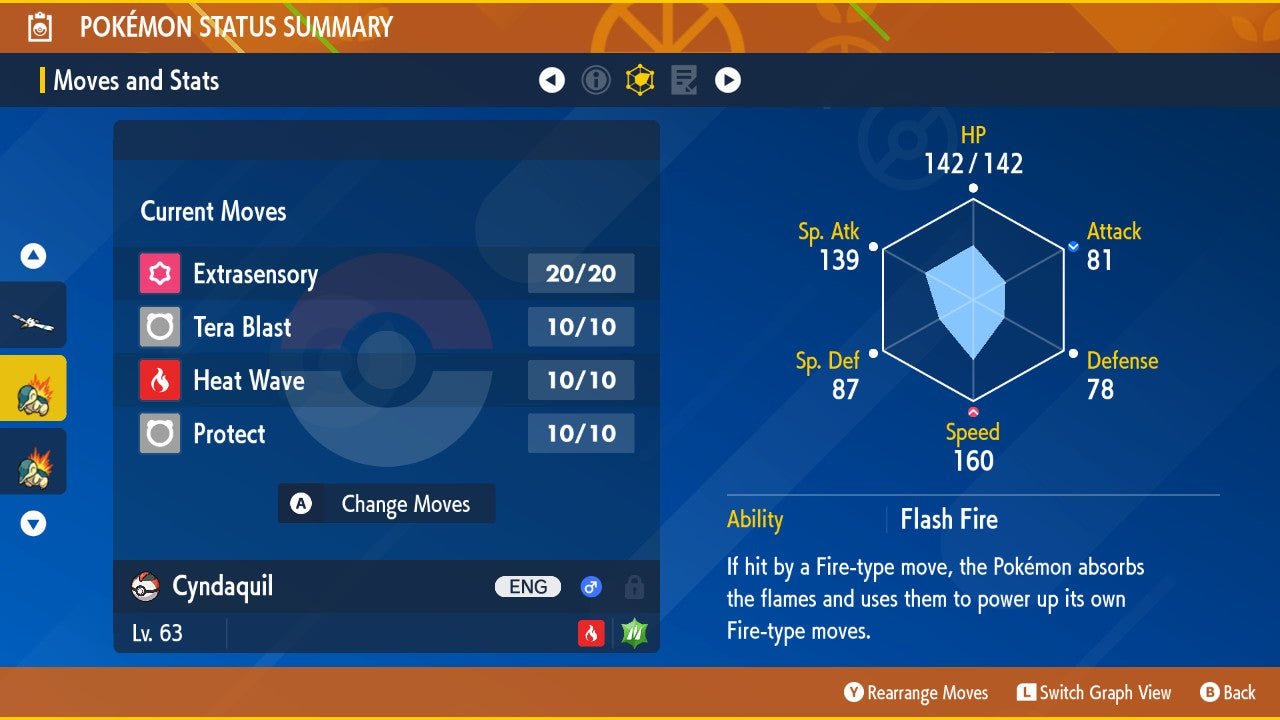1280x720 pixels.
Task: Go Back from the status summary
Action: [1227, 693]
